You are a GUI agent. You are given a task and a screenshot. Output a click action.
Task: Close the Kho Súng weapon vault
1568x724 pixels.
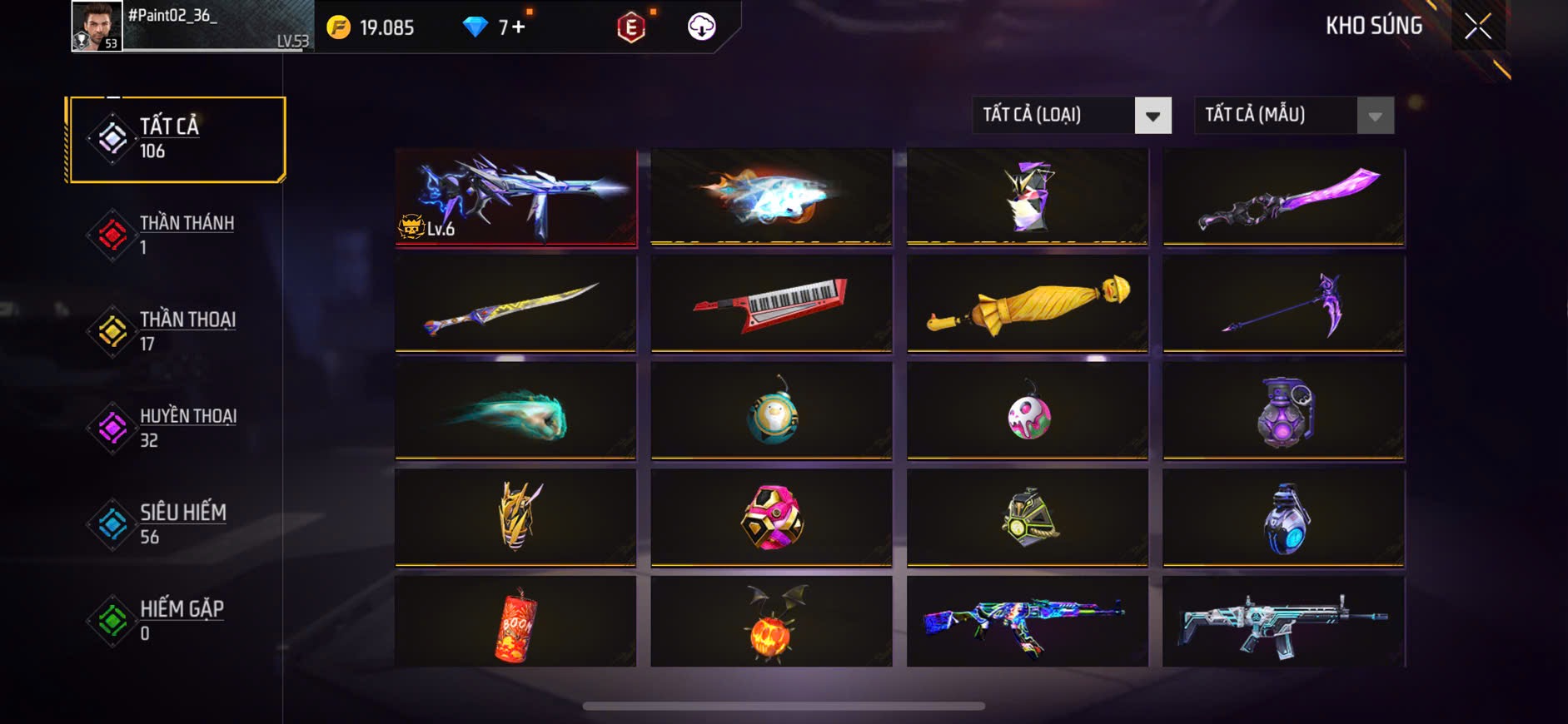1477,27
